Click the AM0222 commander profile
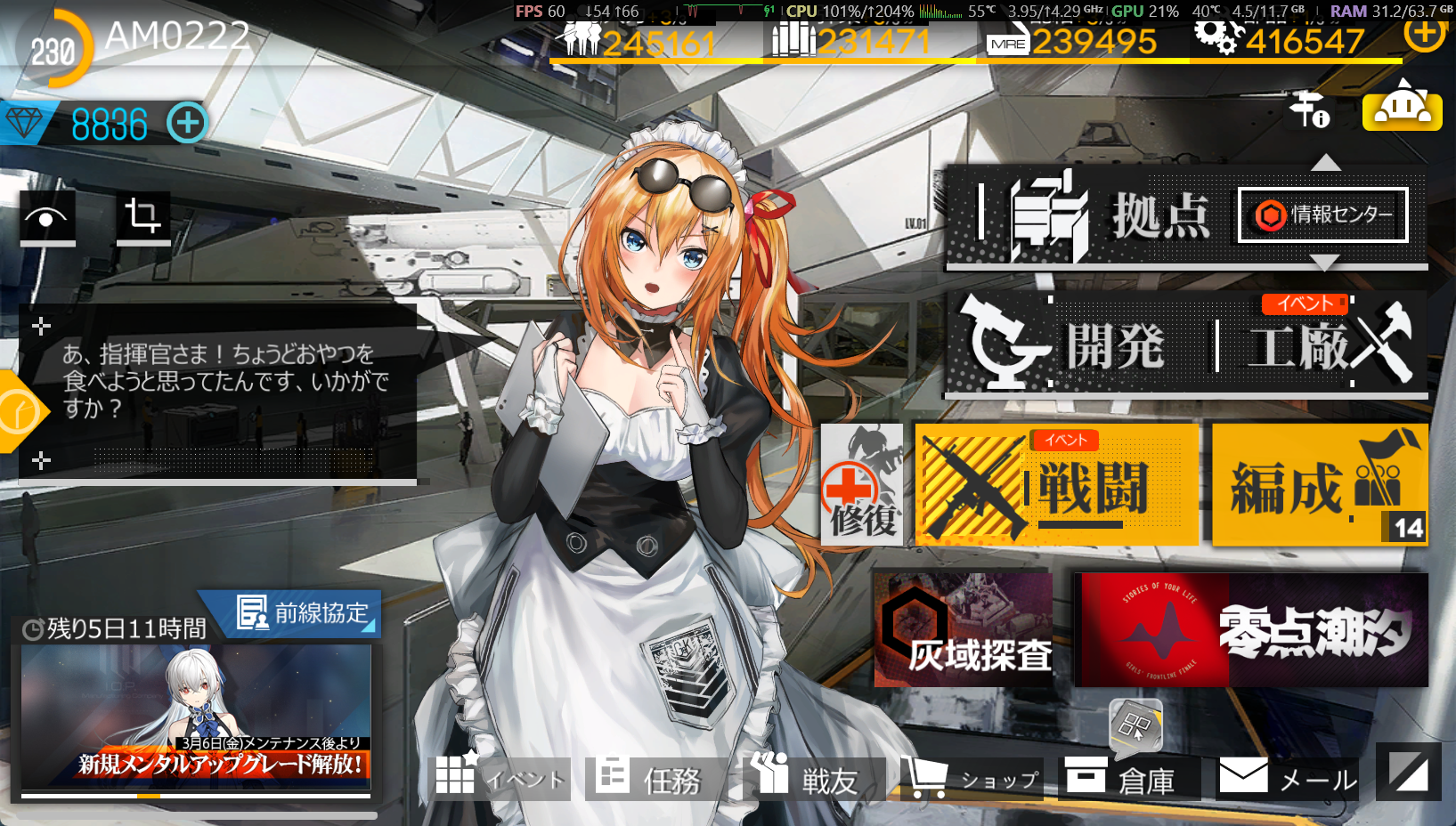Image resolution: width=1456 pixels, height=826 pixels. pyautogui.click(x=177, y=37)
